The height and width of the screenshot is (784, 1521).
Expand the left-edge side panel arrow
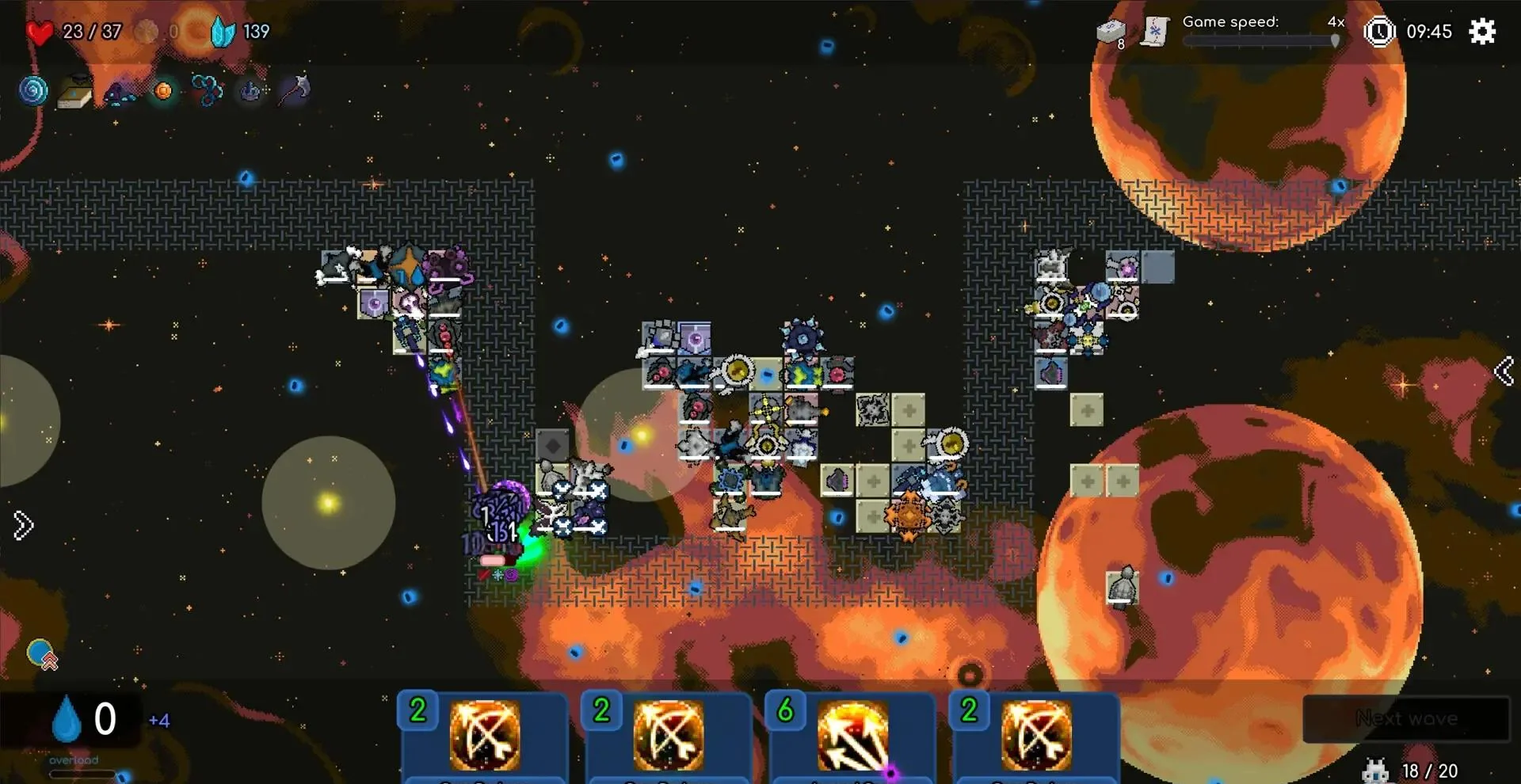(x=23, y=525)
